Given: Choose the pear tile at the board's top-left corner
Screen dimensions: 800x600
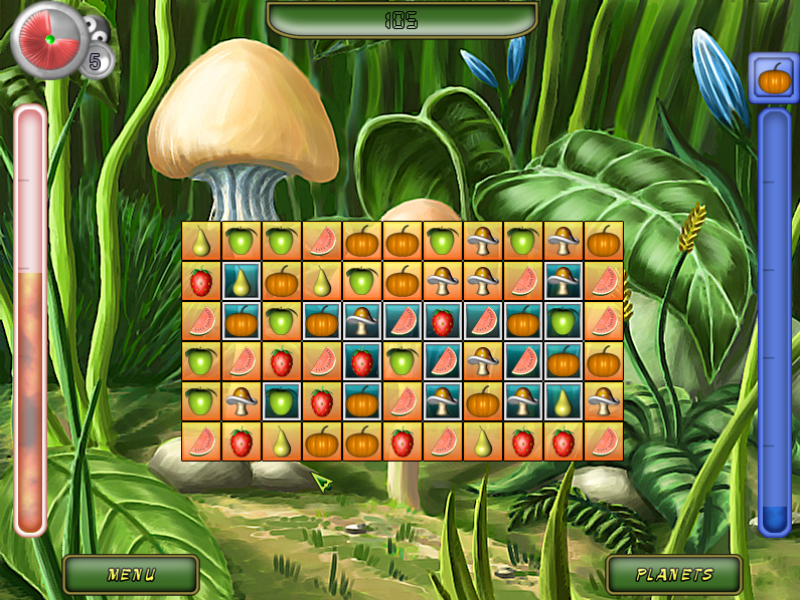Looking at the screenshot, I should tap(201, 241).
